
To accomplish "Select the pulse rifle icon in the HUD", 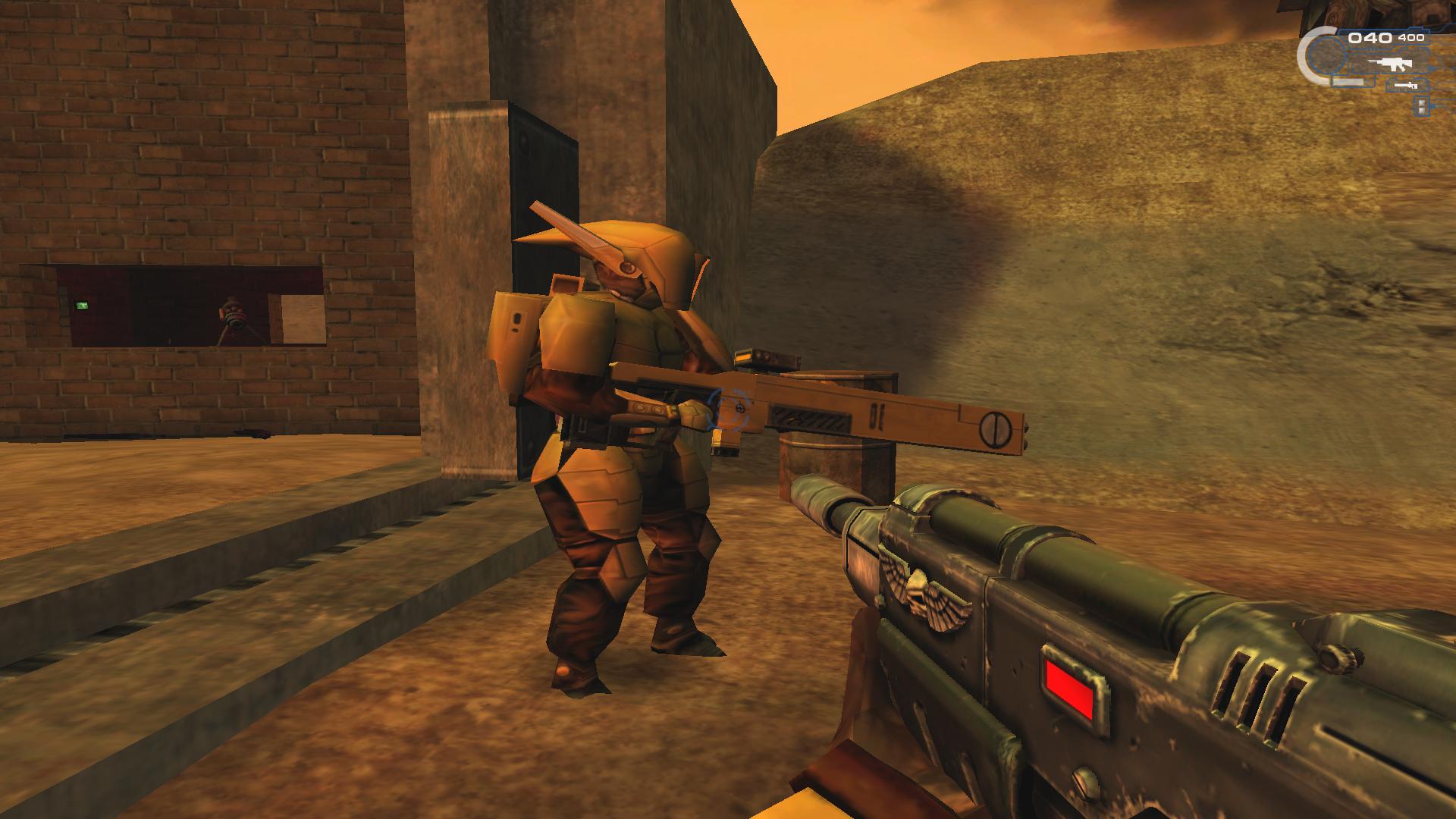I will (x=1390, y=64).
